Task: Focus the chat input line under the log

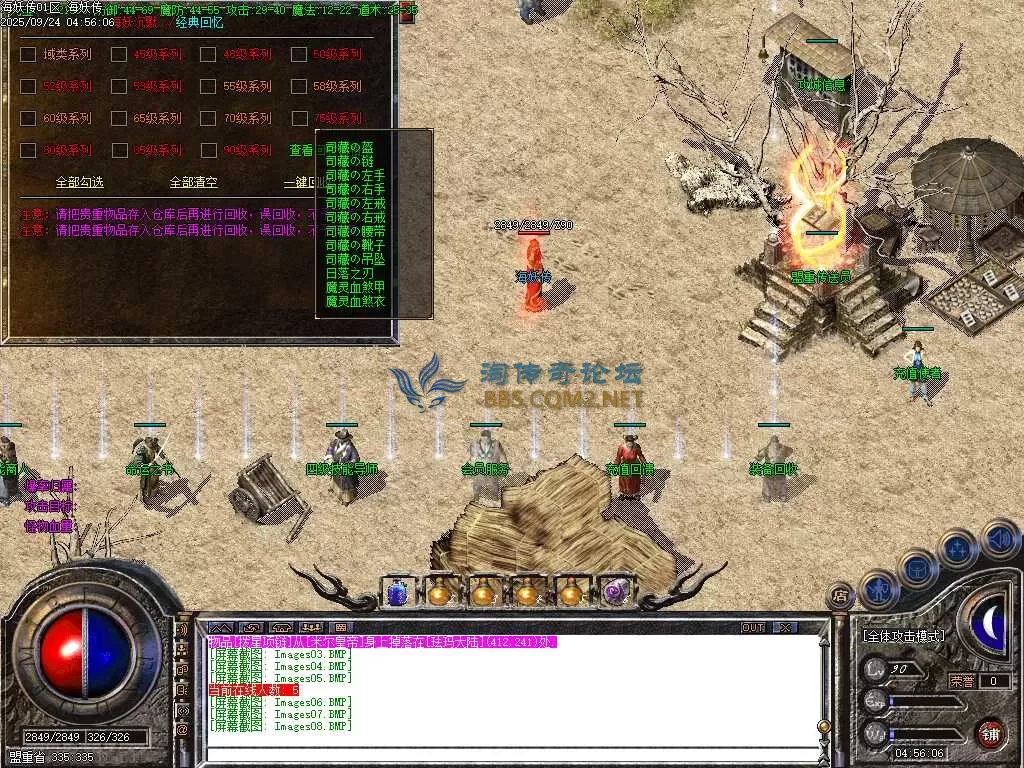Action: tap(510, 755)
